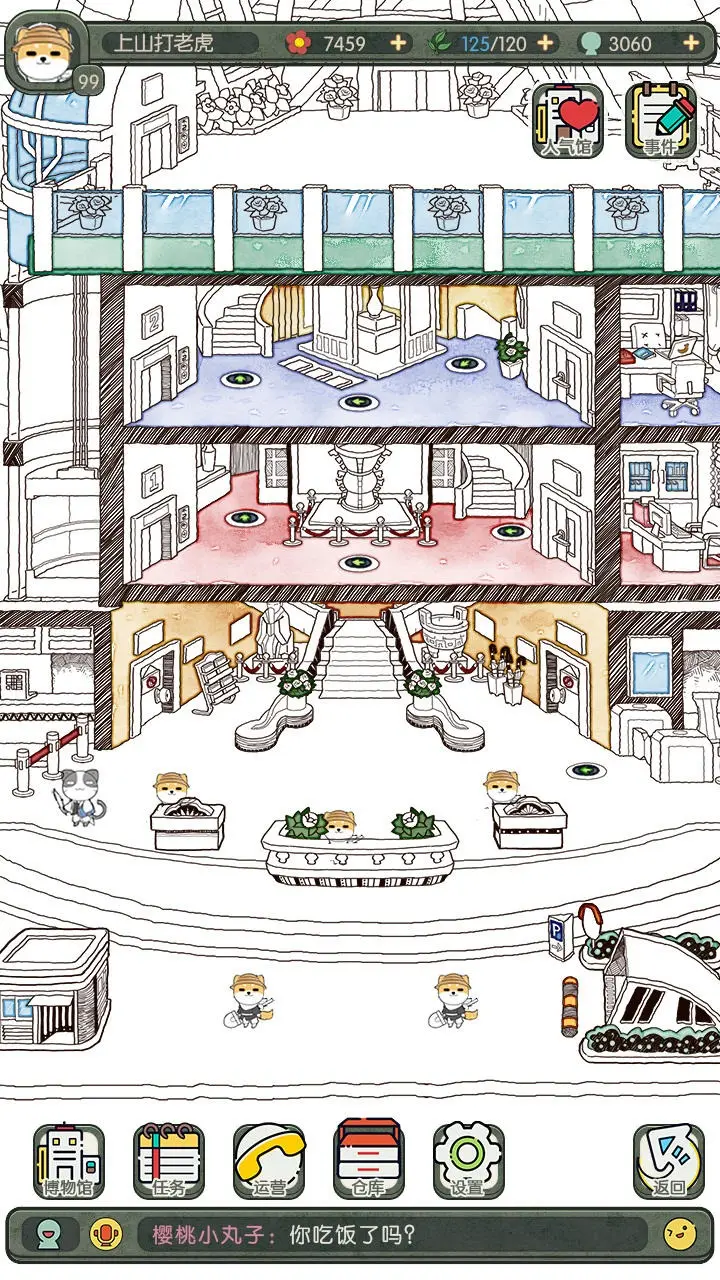
Task: Open the 博物馆 museum menu
Action: (69, 1161)
